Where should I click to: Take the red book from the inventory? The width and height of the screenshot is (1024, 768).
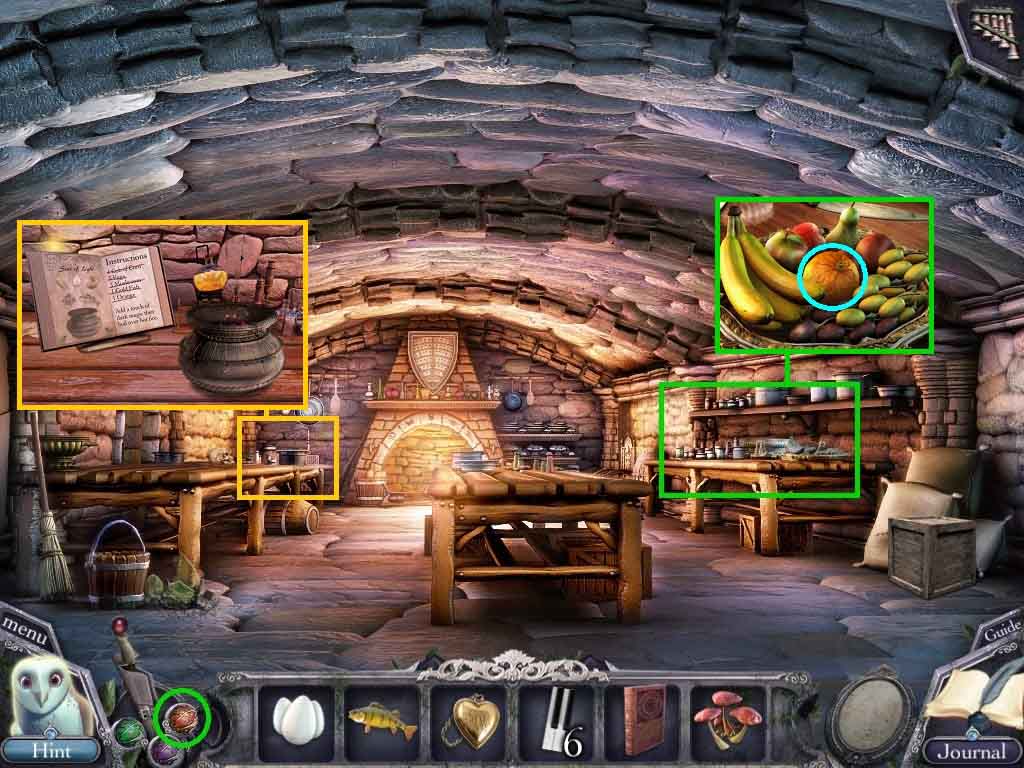[642, 718]
